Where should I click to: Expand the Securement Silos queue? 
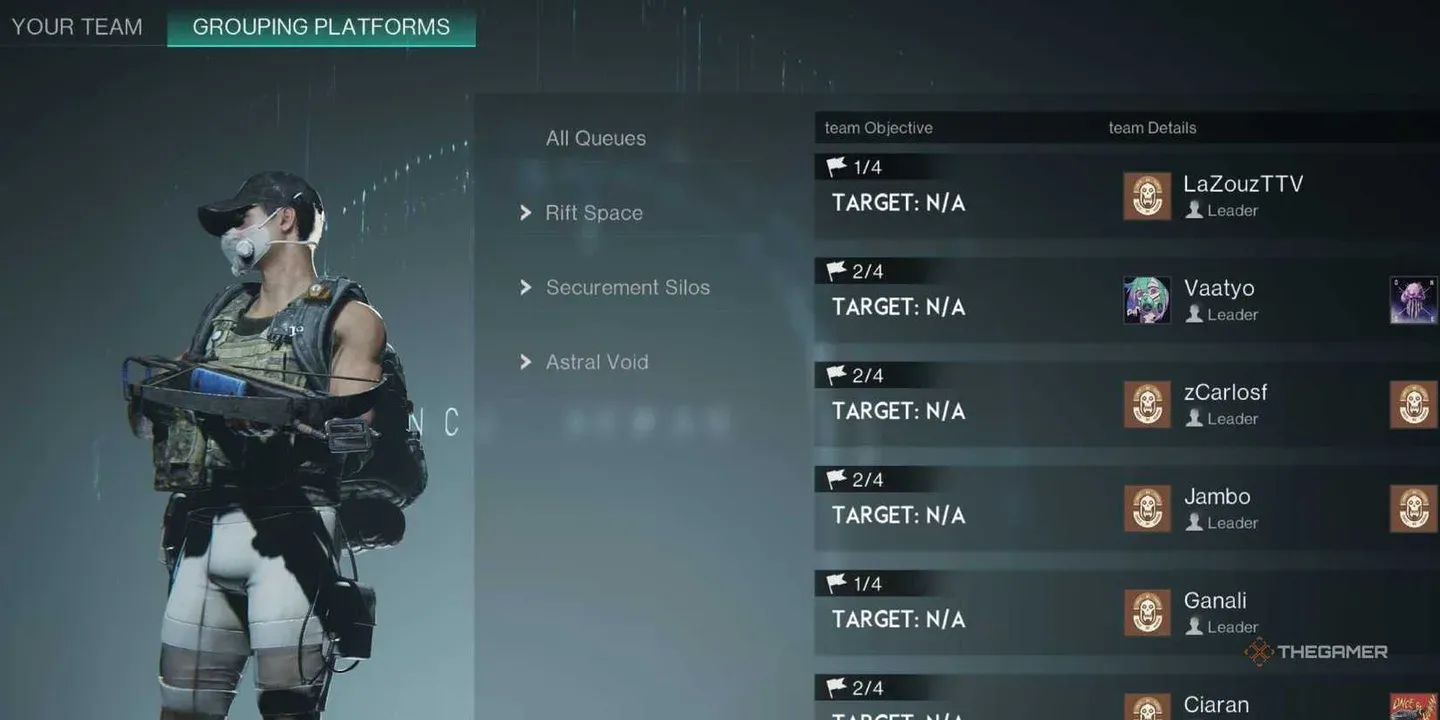[628, 287]
